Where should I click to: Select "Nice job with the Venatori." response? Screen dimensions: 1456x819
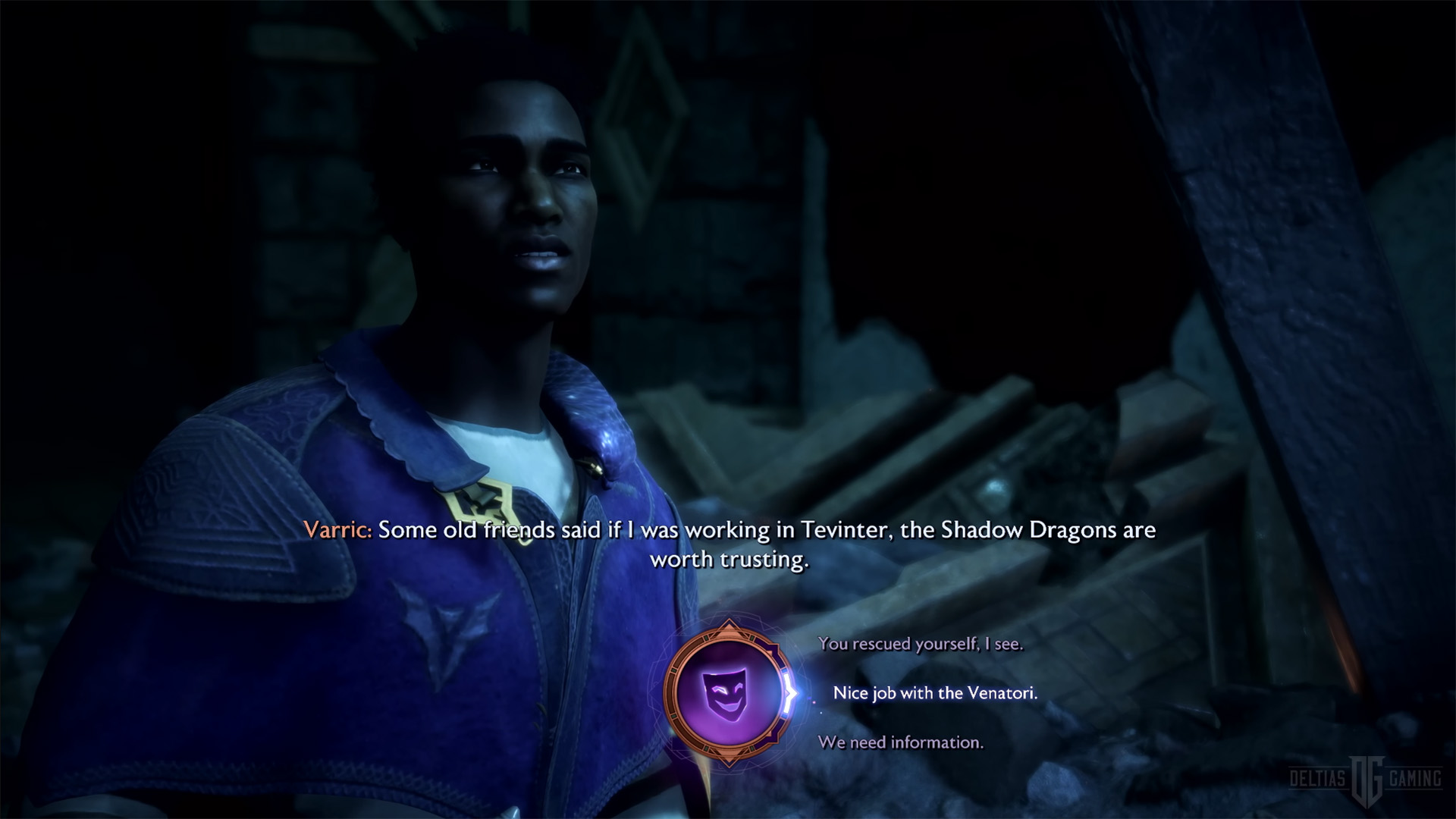[x=934, y=693]
